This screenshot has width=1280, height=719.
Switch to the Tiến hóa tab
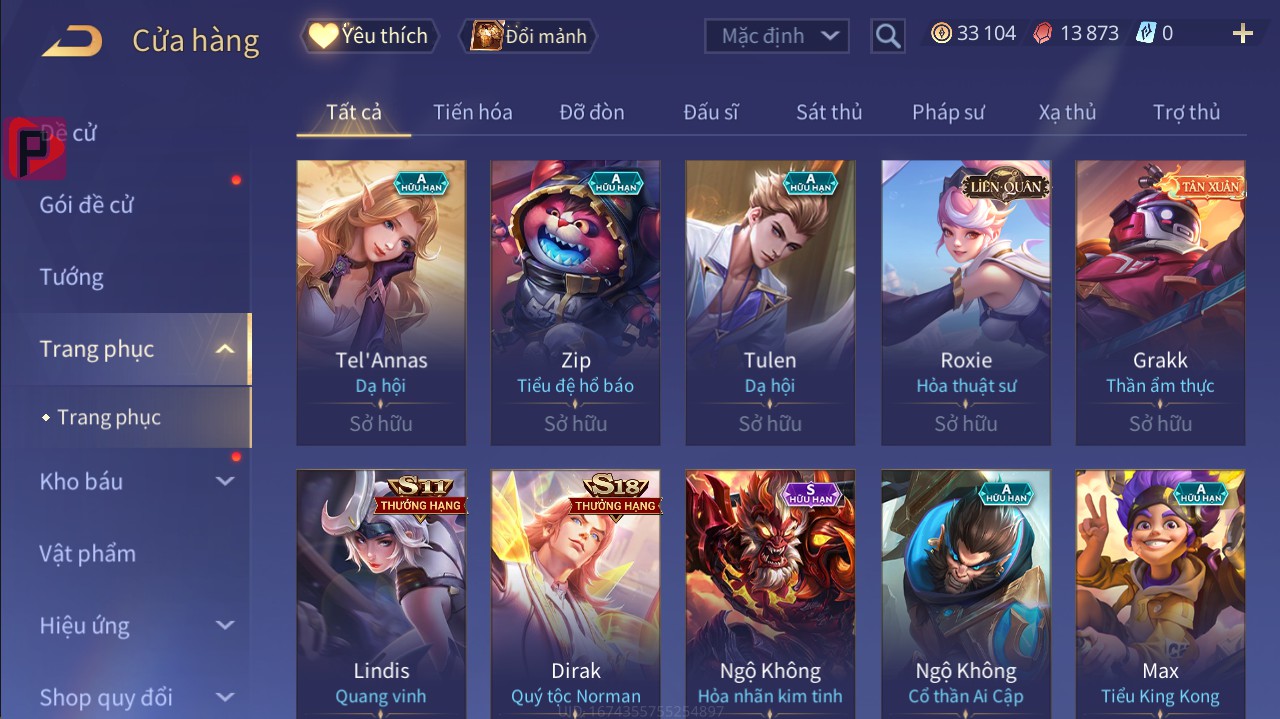click(x=472, y=112)
